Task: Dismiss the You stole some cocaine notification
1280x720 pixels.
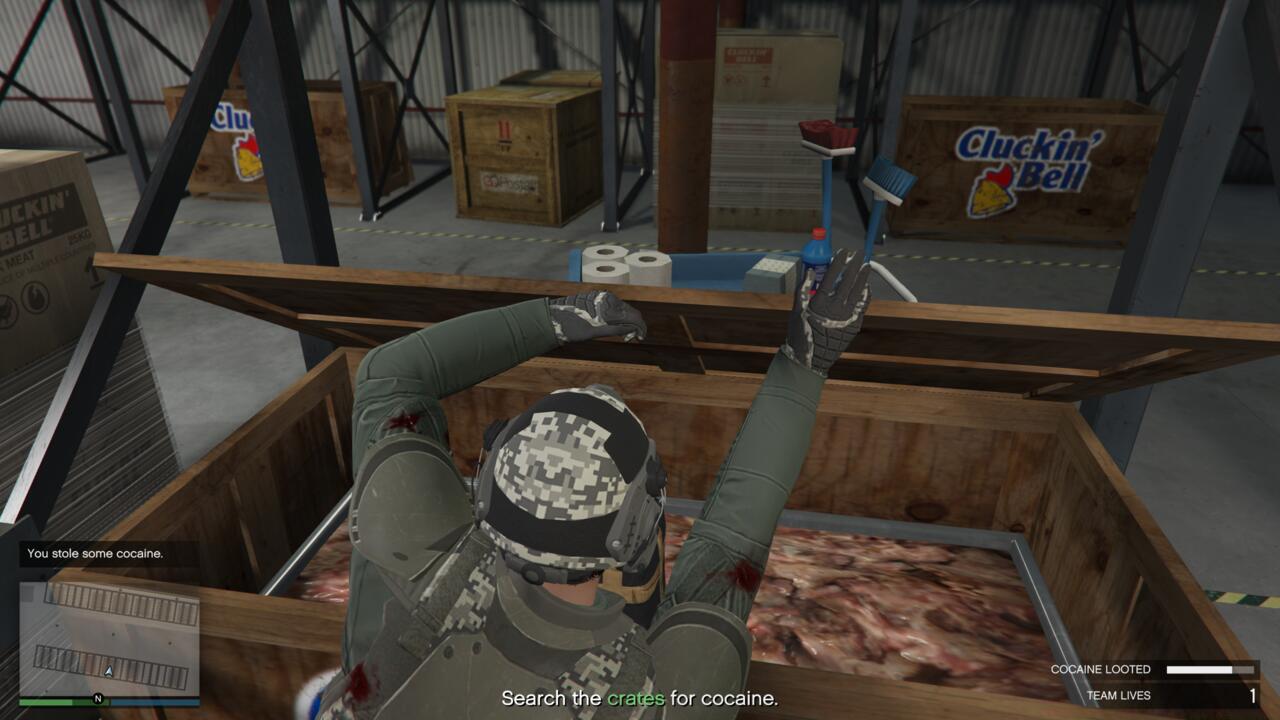Action: click(x=95, y=551)
